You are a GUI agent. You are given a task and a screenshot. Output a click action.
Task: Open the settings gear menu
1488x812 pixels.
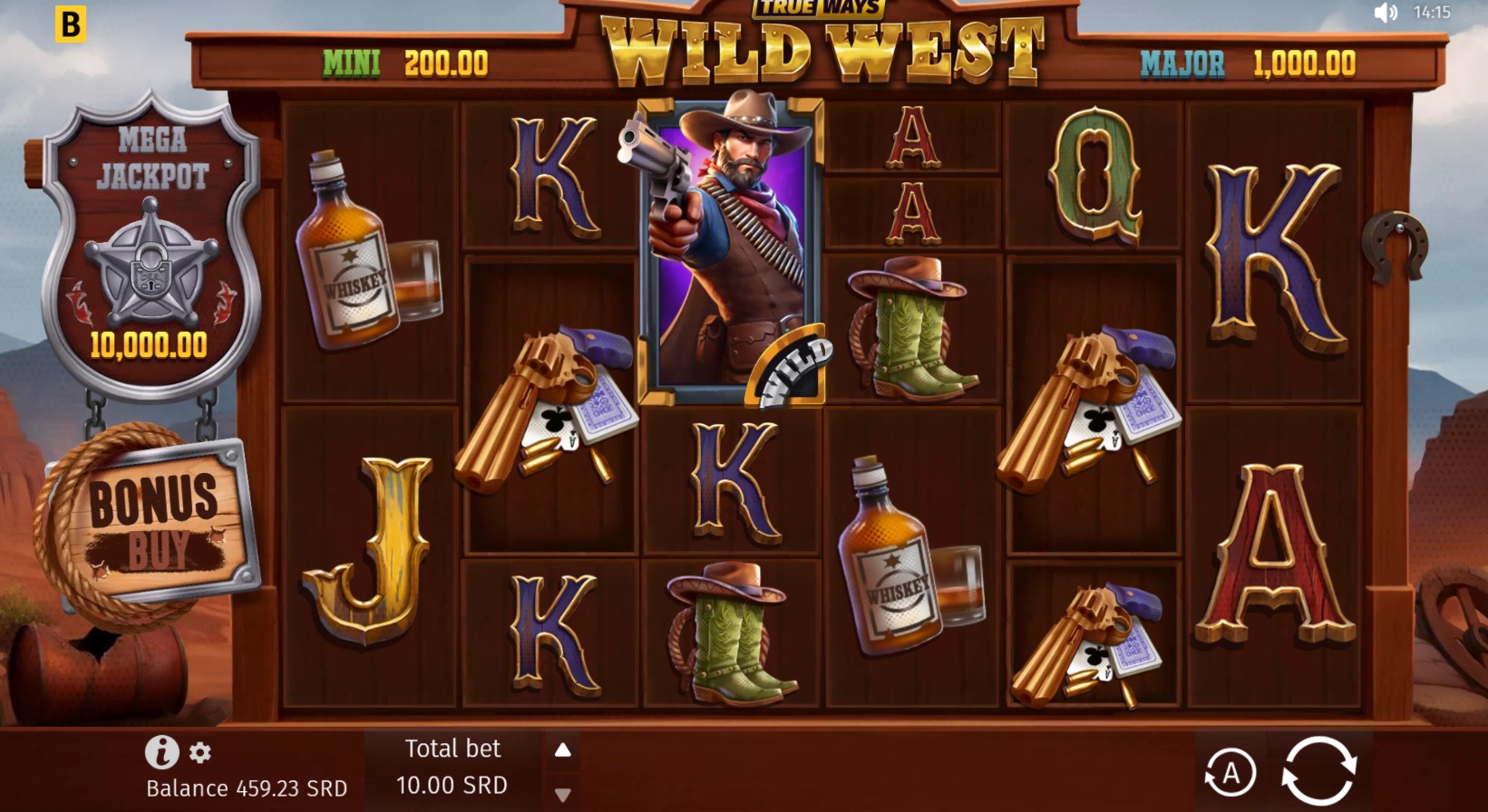click(199, 750)
